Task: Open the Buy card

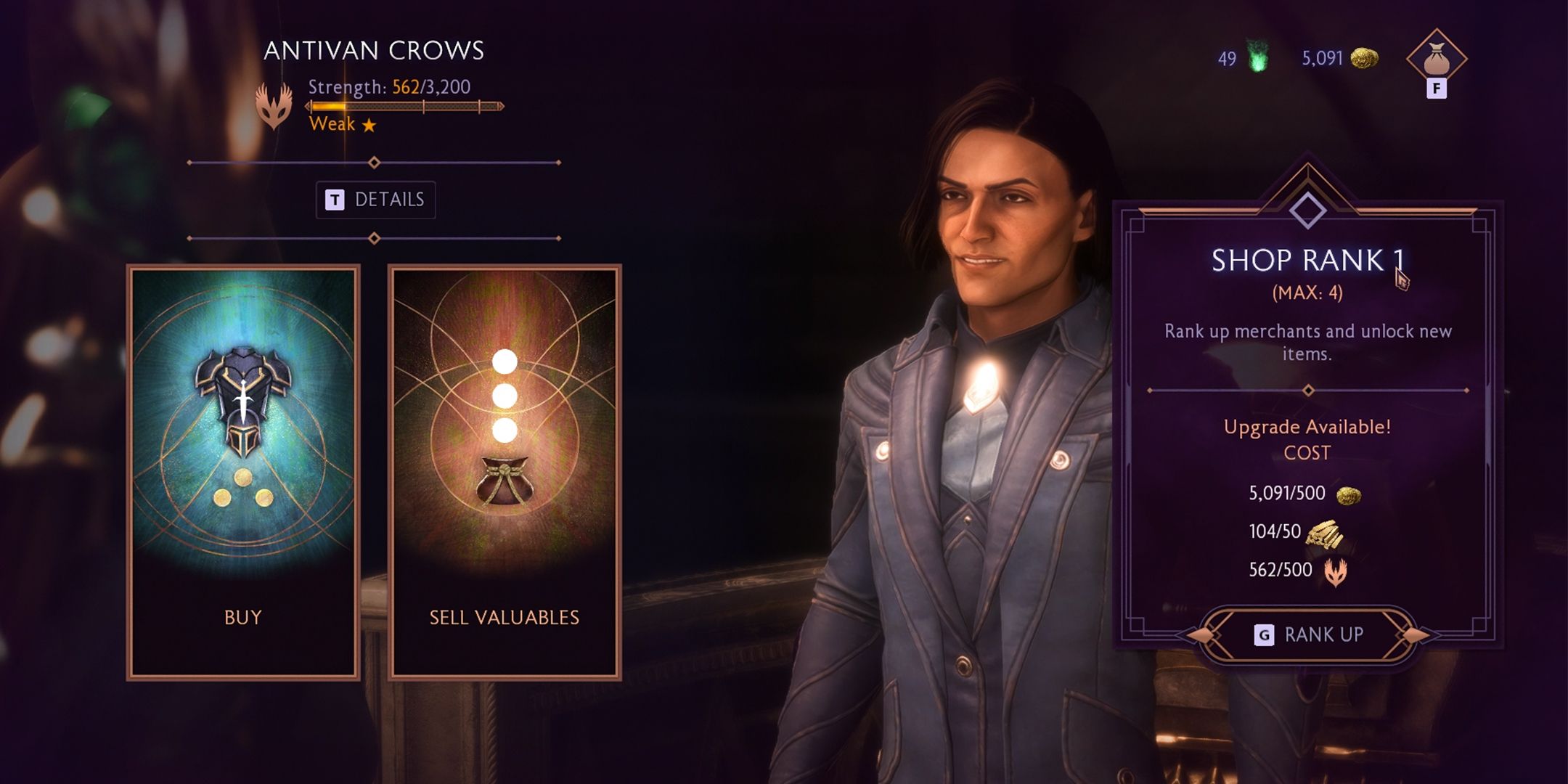Action: point(243,472)
